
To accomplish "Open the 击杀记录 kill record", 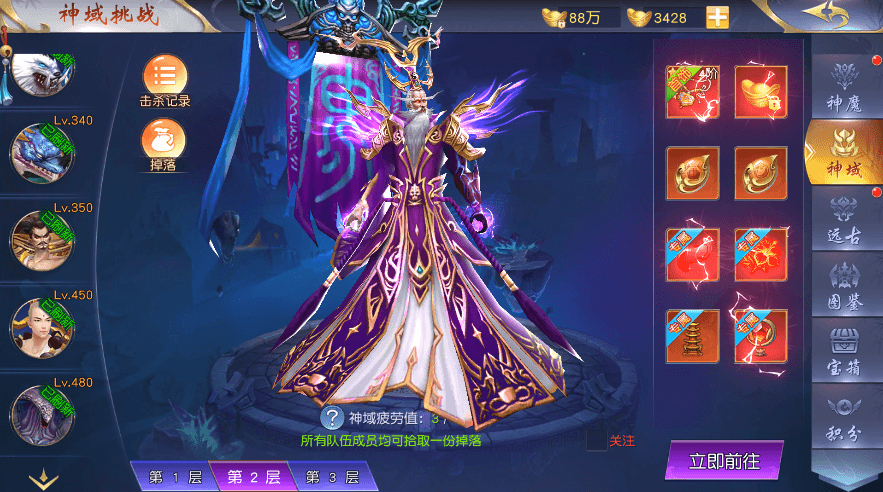I will pyautogui.click(x=165, y=79).
